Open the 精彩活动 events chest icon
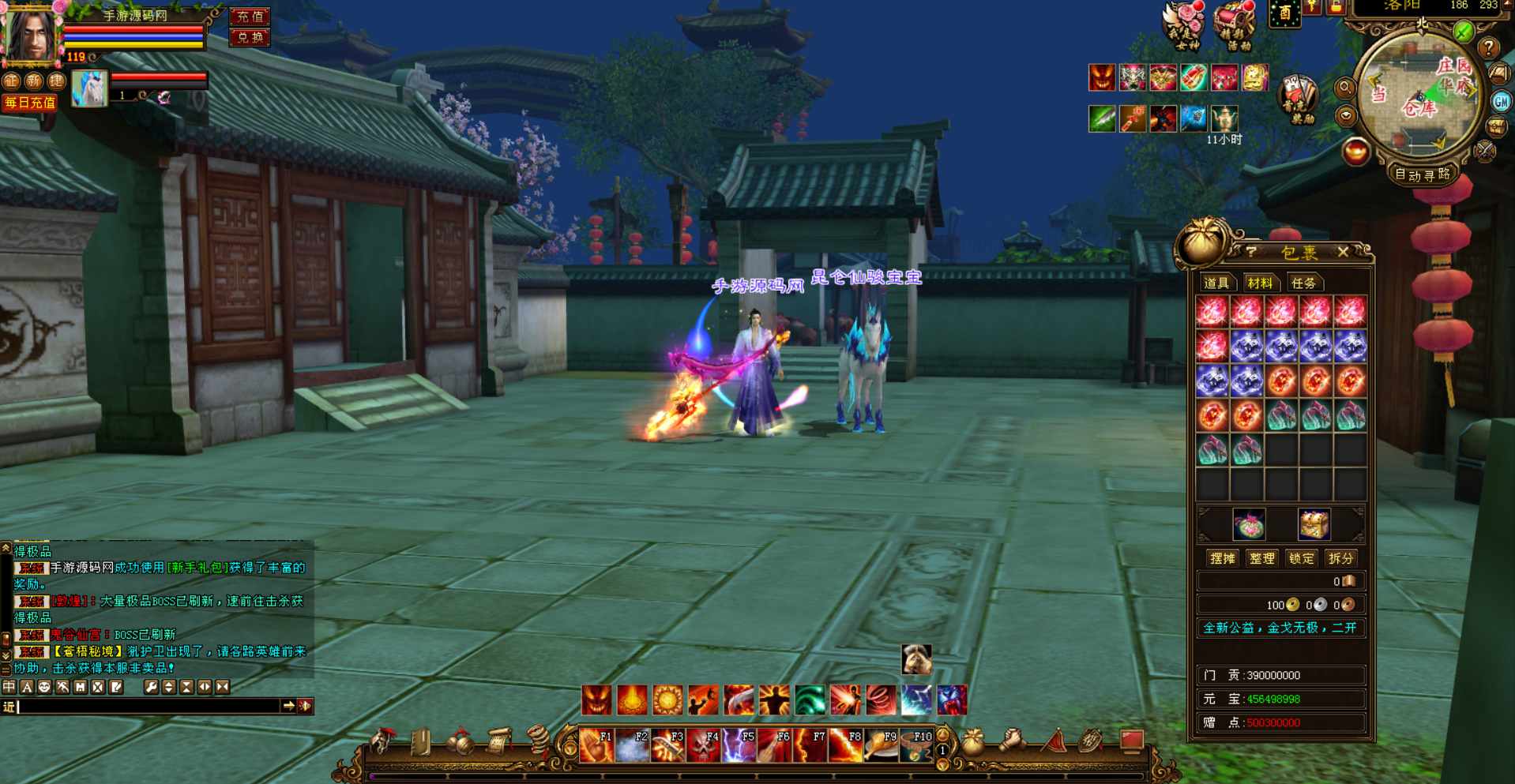Image resolution: width=1515 pixels, height=784 pixels. pos(1234,25)
